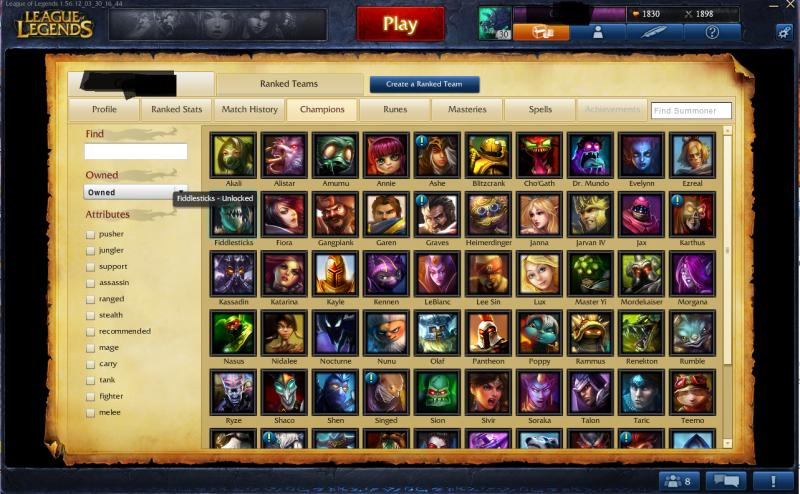Screen dimensions: 800x494
Task: Open the Ranked Teams tab
Action: point(289,84)
